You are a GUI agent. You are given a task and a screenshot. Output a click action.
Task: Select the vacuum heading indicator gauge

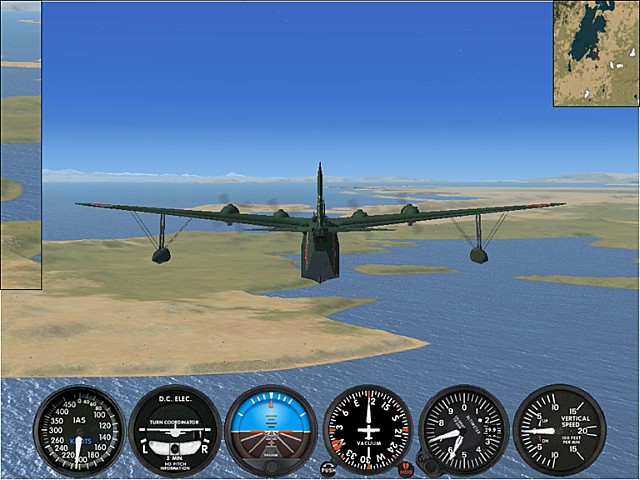368,429
